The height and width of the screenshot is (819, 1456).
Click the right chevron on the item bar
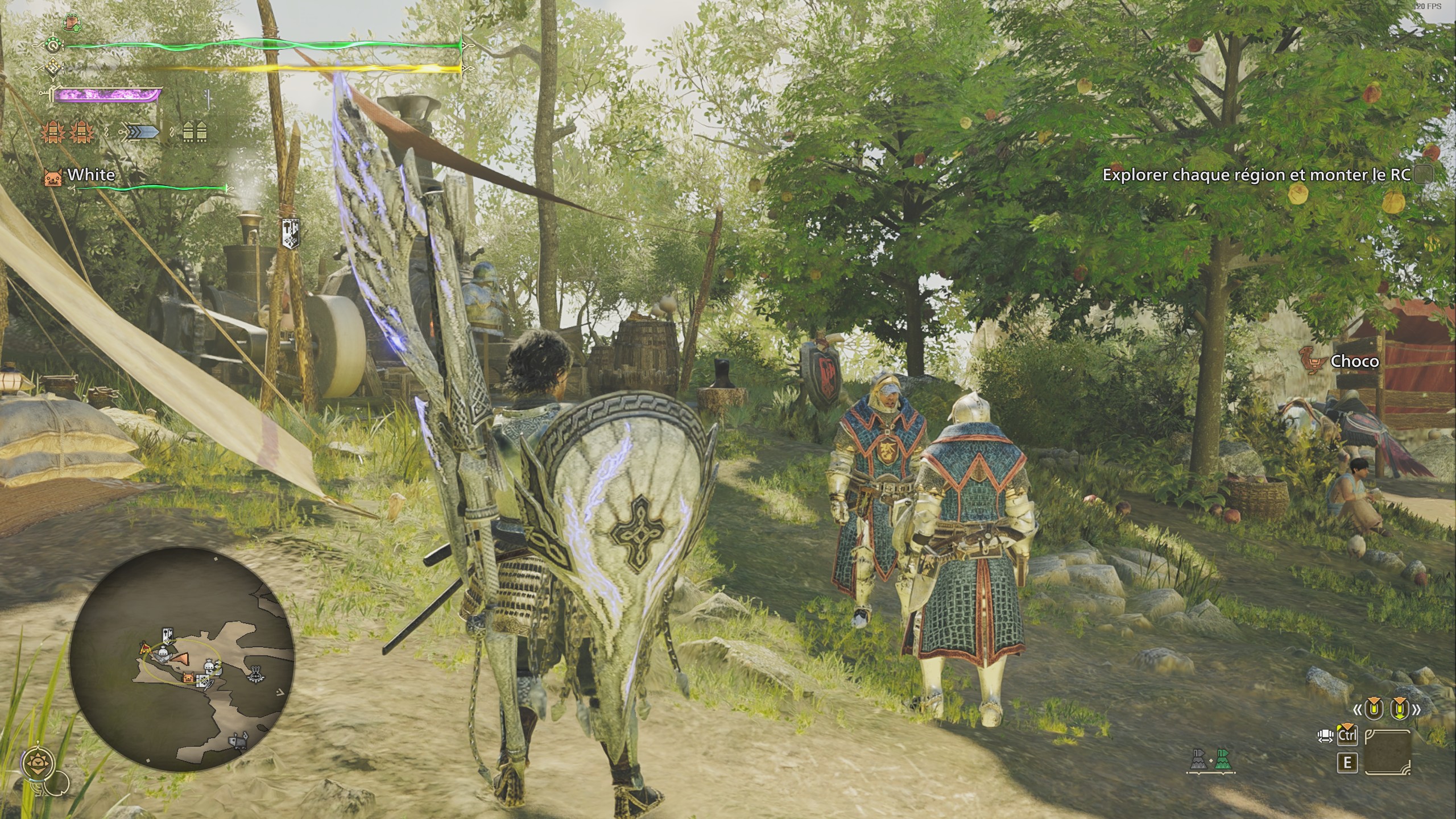click(x=1416, y=709)
